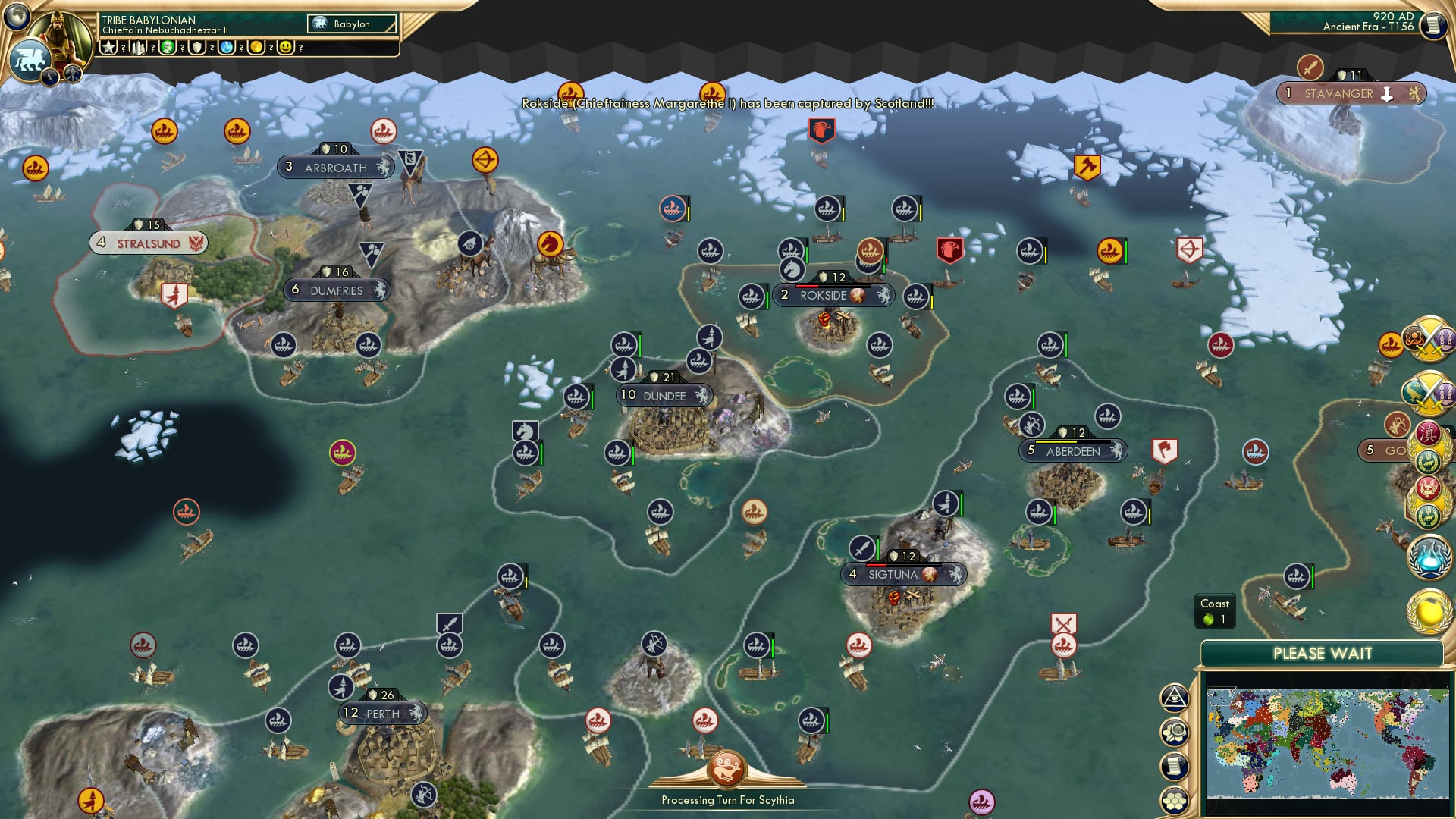Click the happiness smiley icon in the status bar
1456x819 pixels.
tap(286, 47)
